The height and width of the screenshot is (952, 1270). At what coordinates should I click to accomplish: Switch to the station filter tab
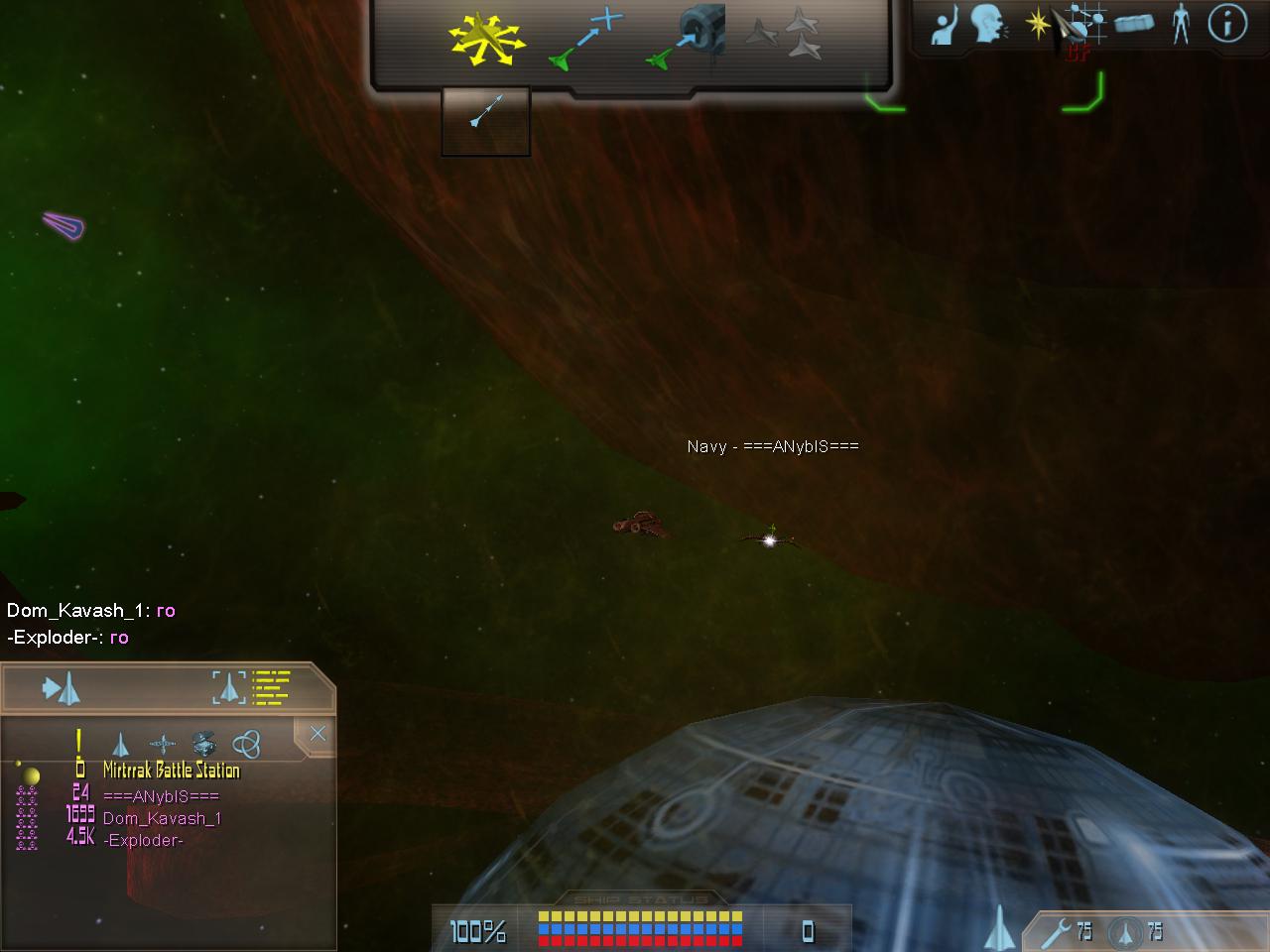203,744
